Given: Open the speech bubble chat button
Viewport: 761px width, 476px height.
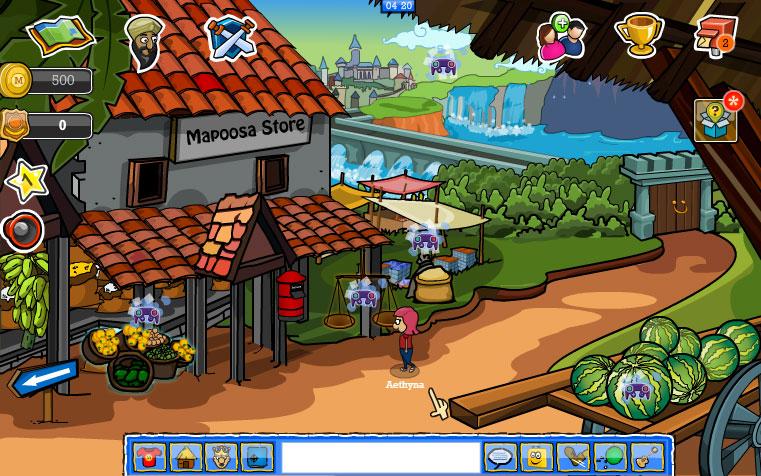Looking at the screenshot, I should pyautogui.click(x=500, y=458).
